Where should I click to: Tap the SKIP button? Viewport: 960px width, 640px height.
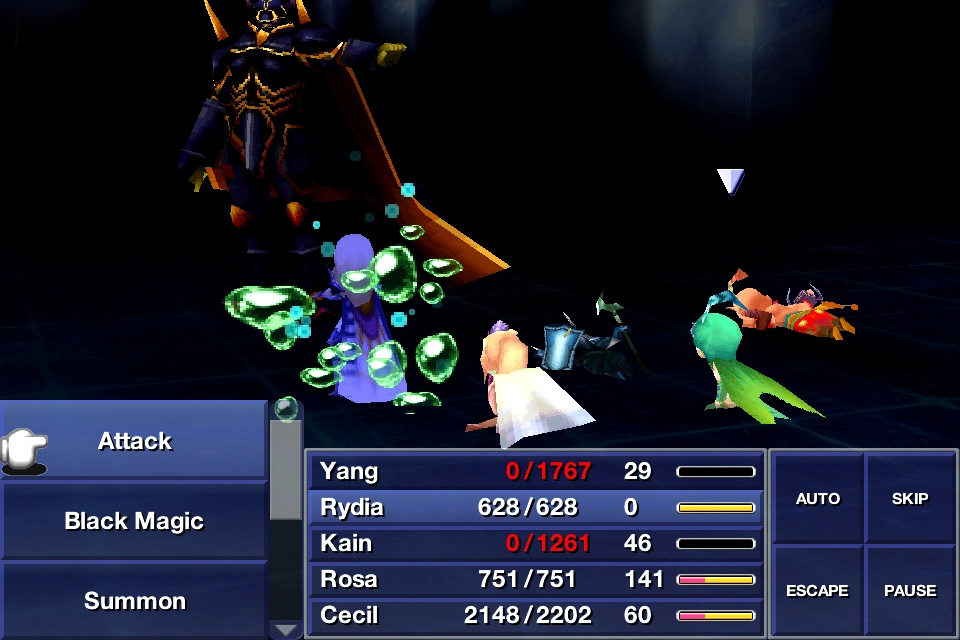(910, 499)
